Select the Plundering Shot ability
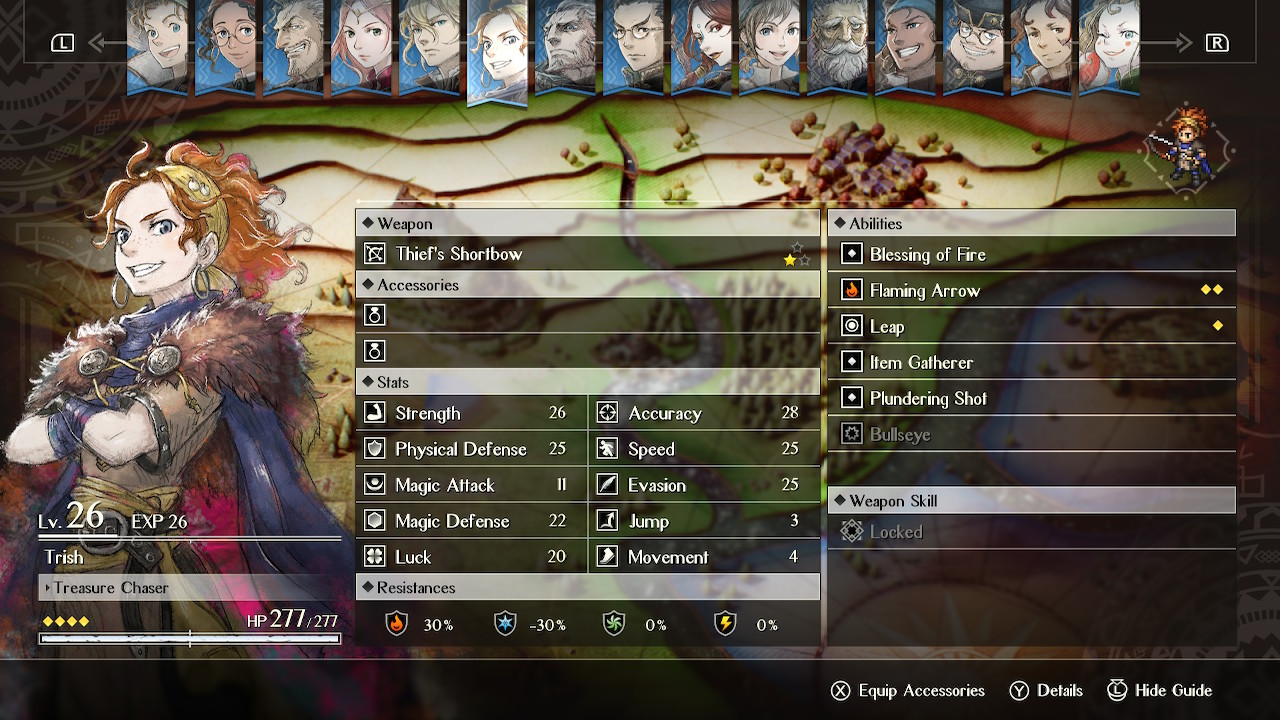The image size is (1280, 720). (1031, 399)
